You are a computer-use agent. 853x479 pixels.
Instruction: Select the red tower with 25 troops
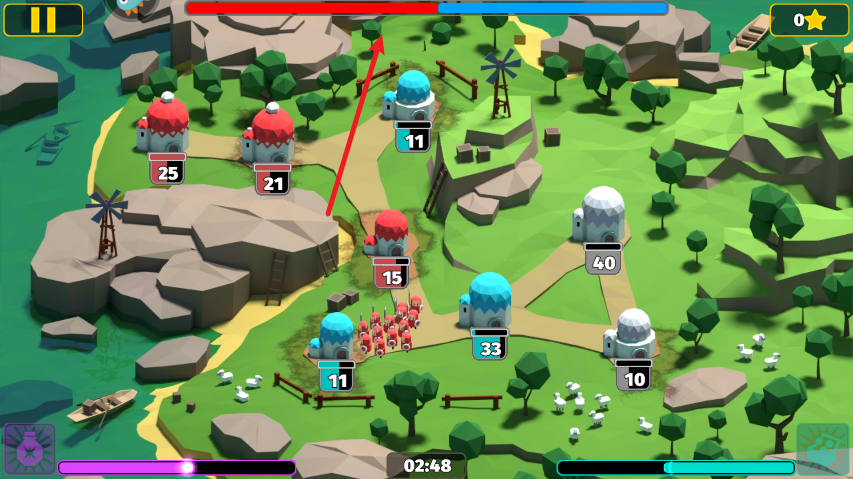click(x=167, y=125)
